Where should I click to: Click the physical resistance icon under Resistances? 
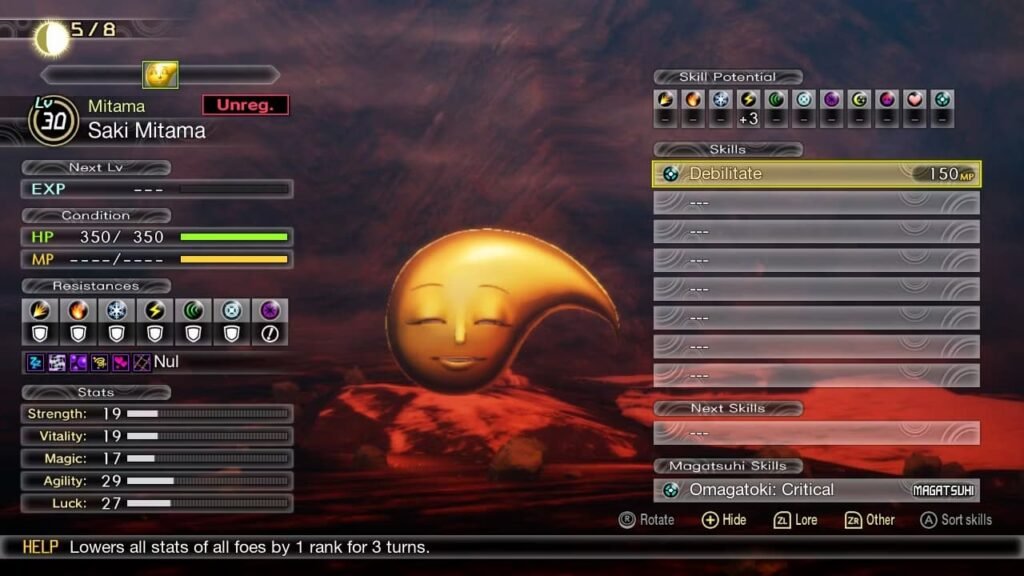(40, 311)
